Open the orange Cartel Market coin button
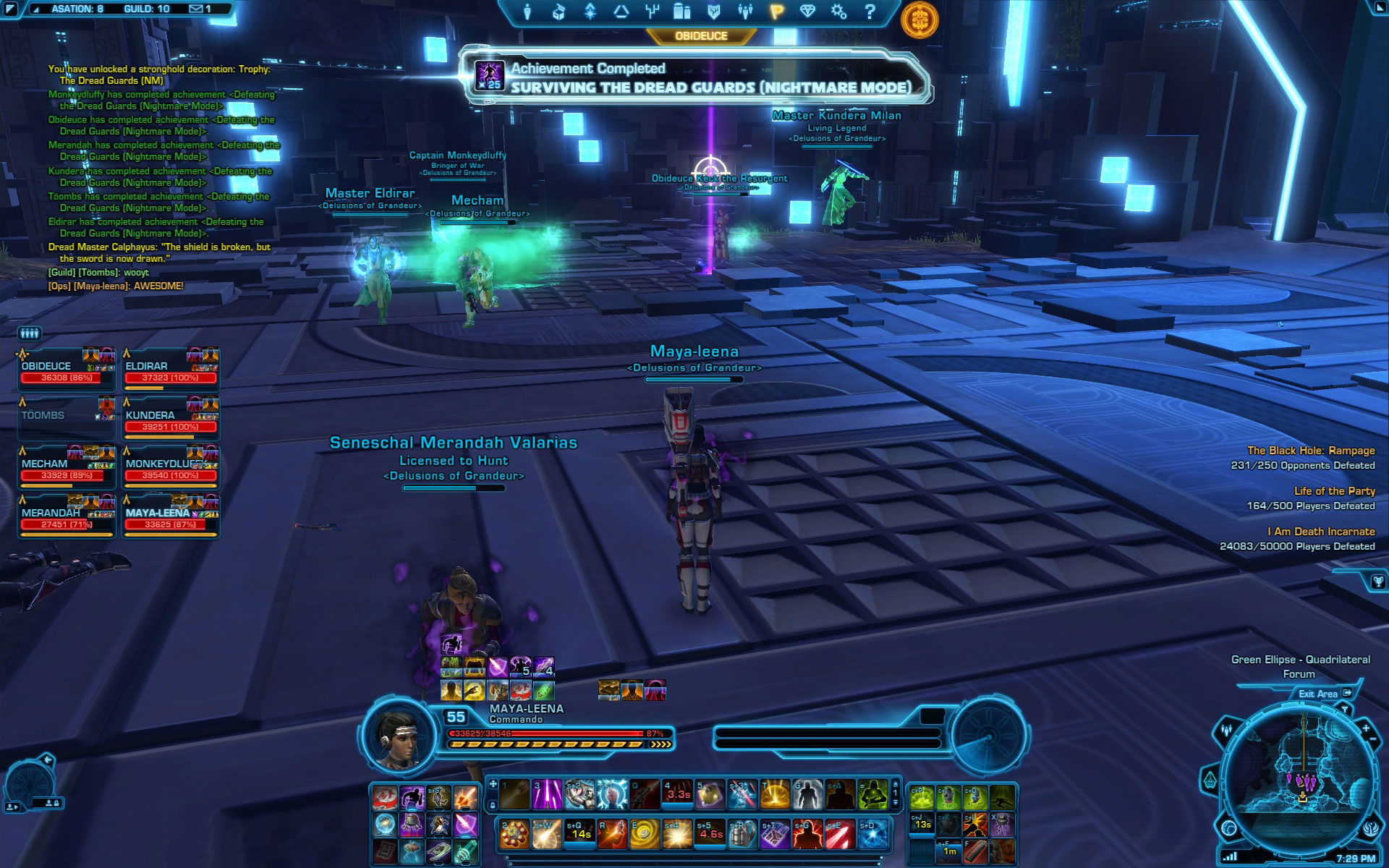This screenshot has width=1389, height=868. click(919, 20)
